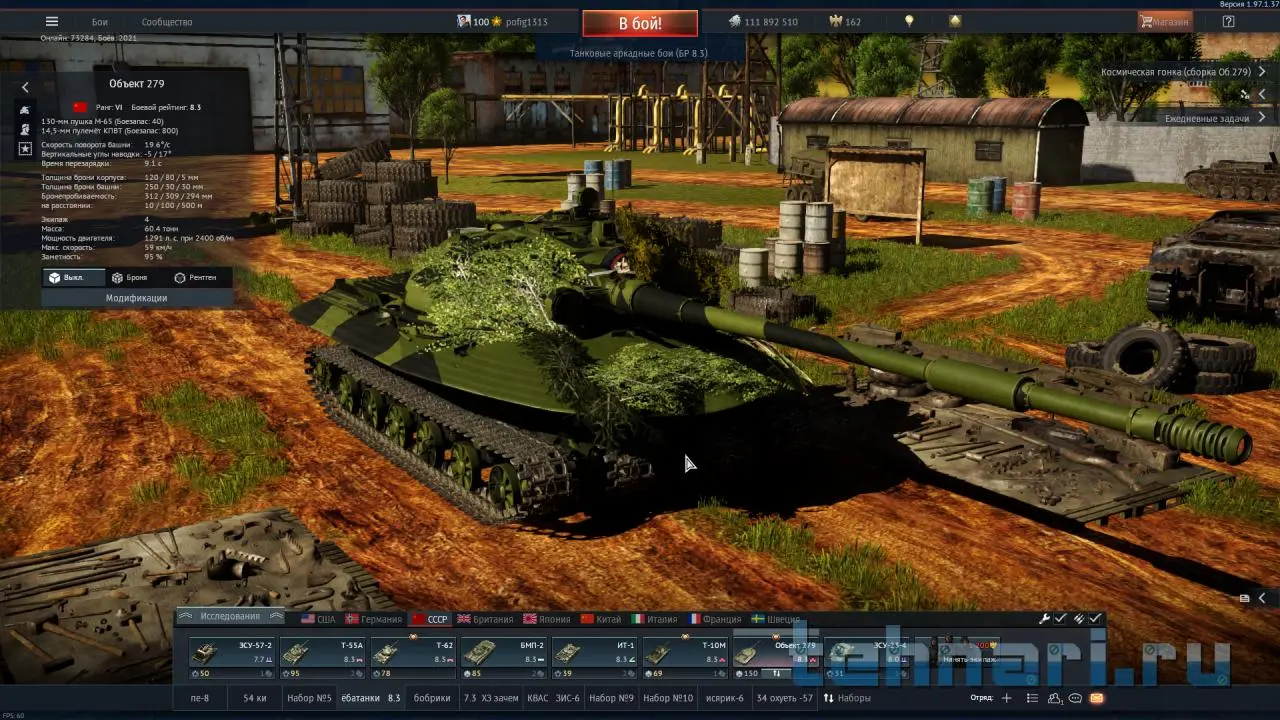Choose the Швеция nation tab
Image resolution: width=1280 pixels, height=720 pixels.
[776, 619]
